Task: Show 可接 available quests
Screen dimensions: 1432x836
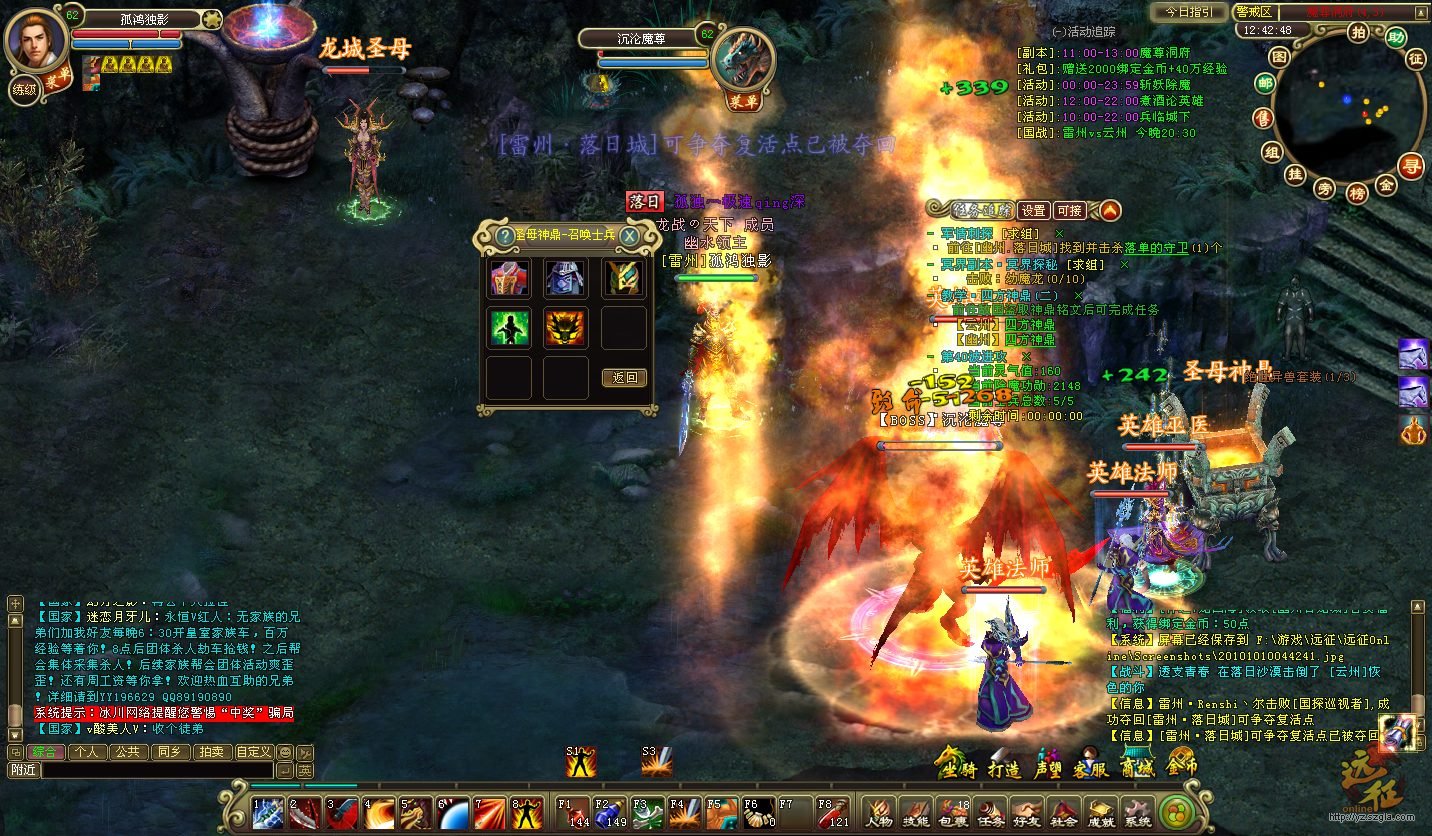Action: click(x=1069, y=210)
